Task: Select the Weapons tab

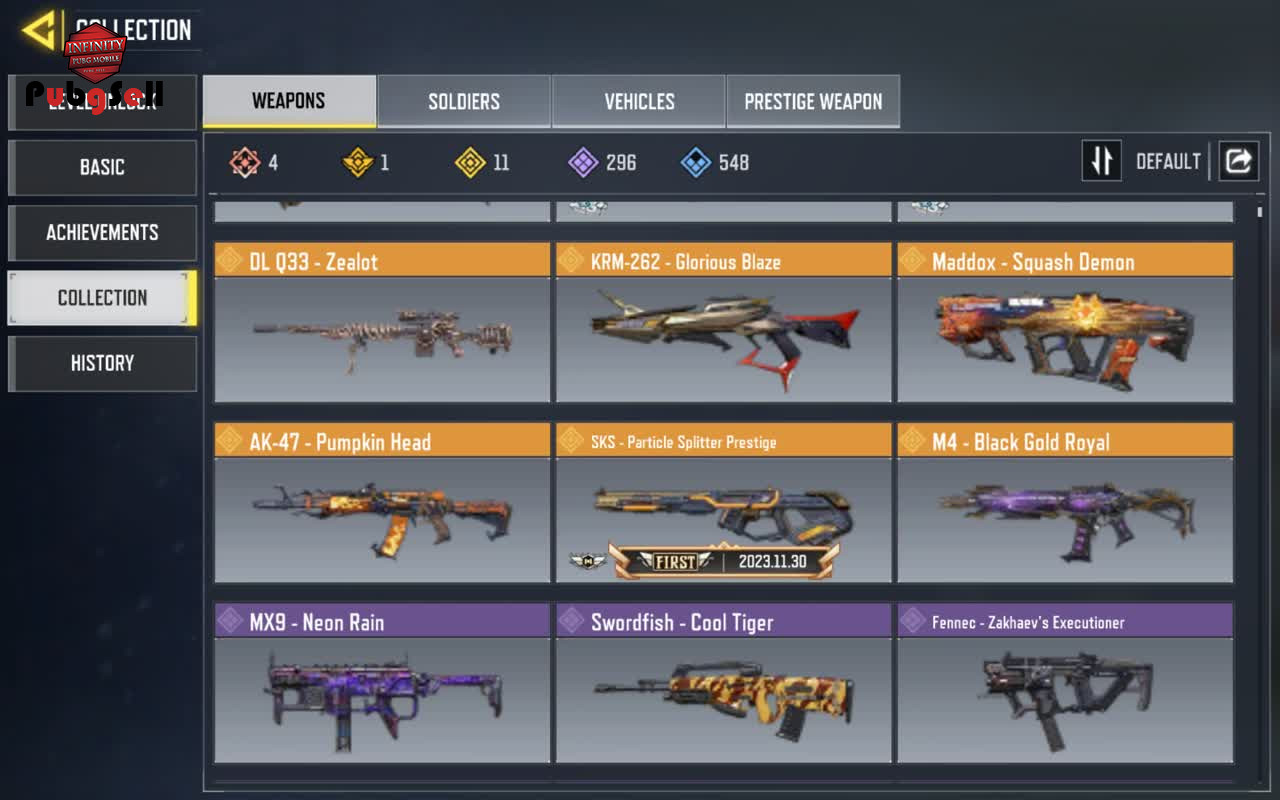Action: click(x=289, y=101)
